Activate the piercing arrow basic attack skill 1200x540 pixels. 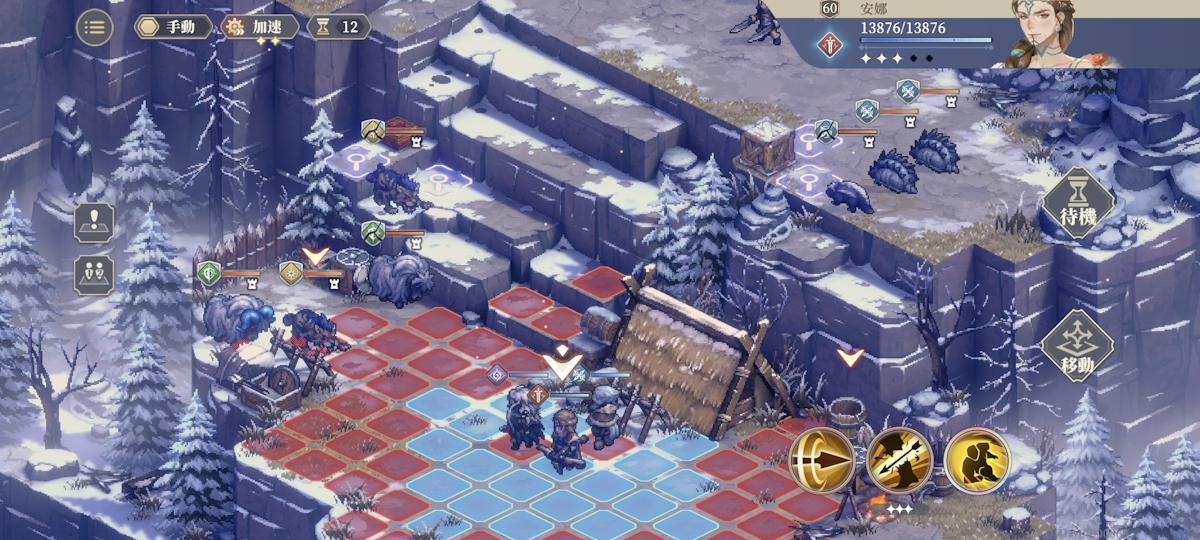pos(822,461)
